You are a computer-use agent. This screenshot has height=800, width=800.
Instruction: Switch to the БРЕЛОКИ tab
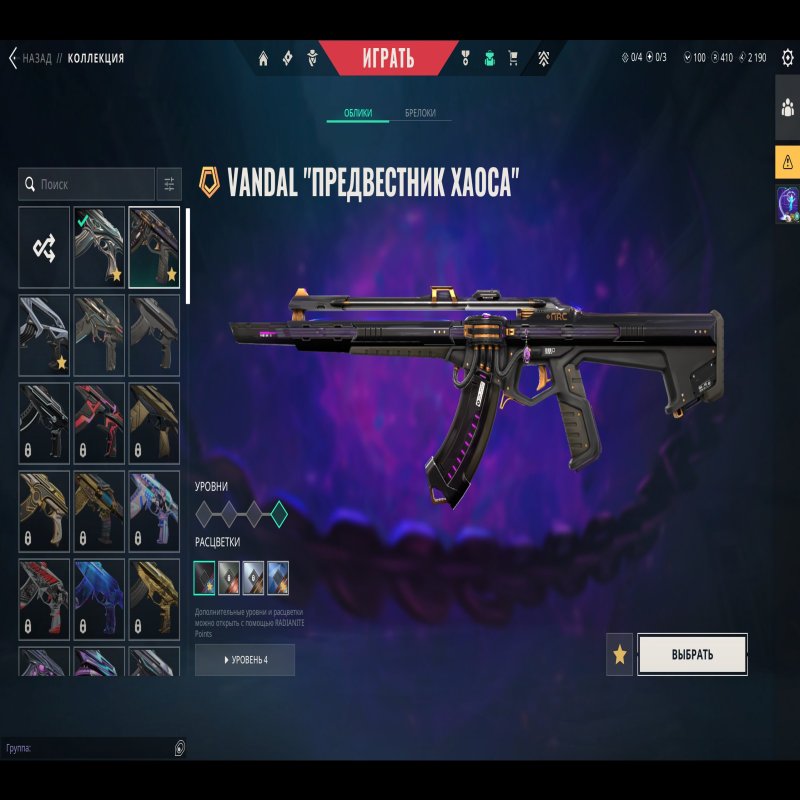click(420, 113)
